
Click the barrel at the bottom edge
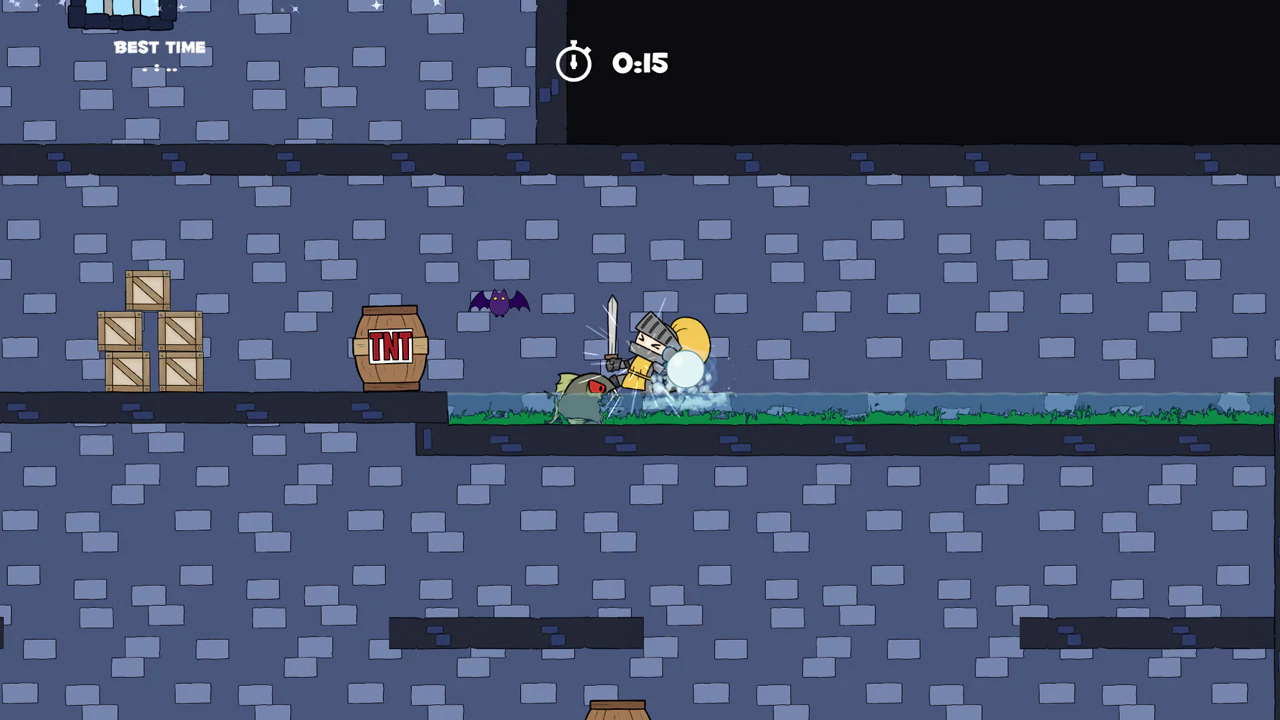[617, 710]
